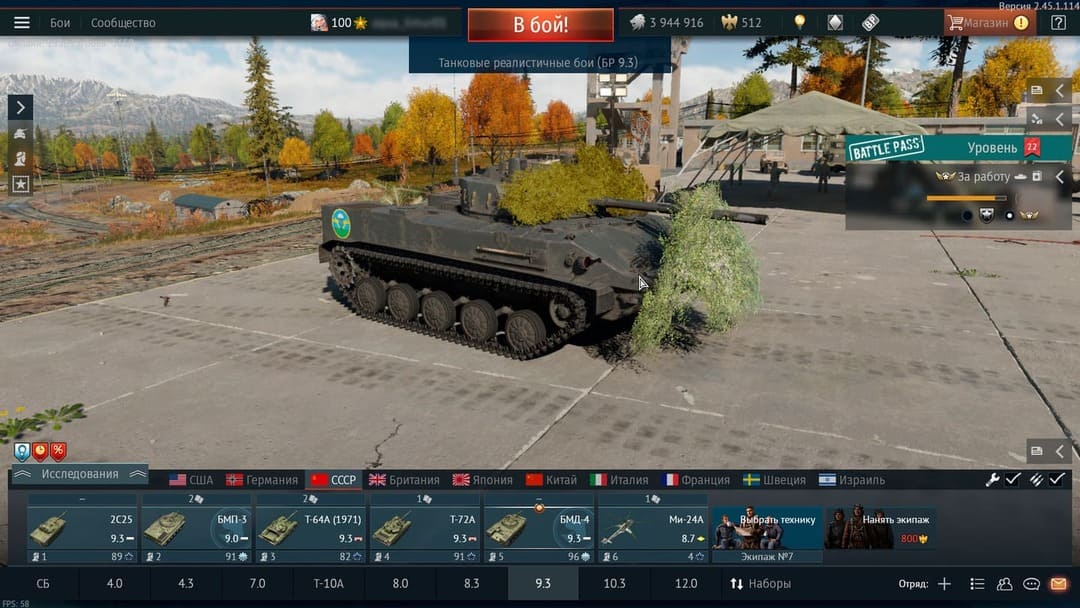Switch to the Германия nation tab

(x=262, y=480)
